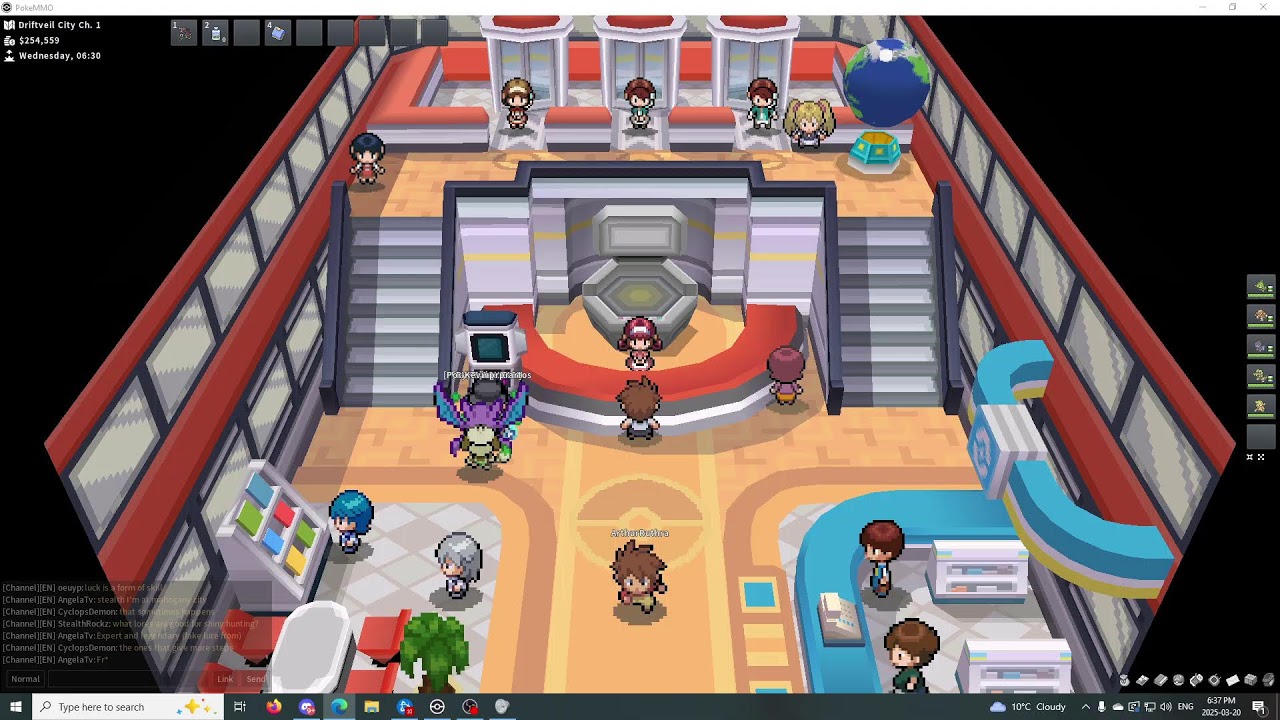Image resolution: width=1280 pixels, height=720 pixels.
Task: Select the blue item in hotbar slot 4
Action: point(278,33)
